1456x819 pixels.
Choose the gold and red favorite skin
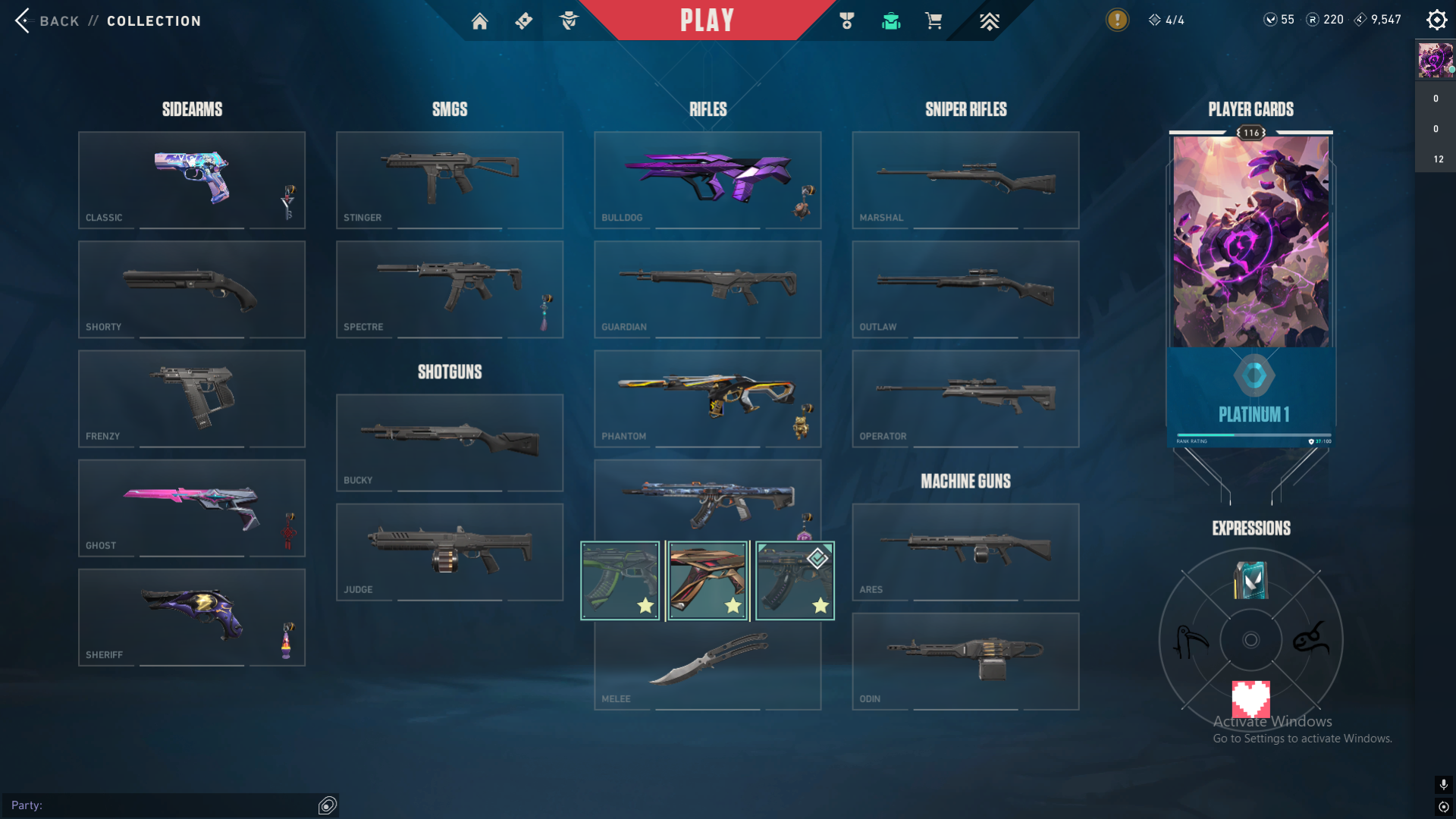708,580
